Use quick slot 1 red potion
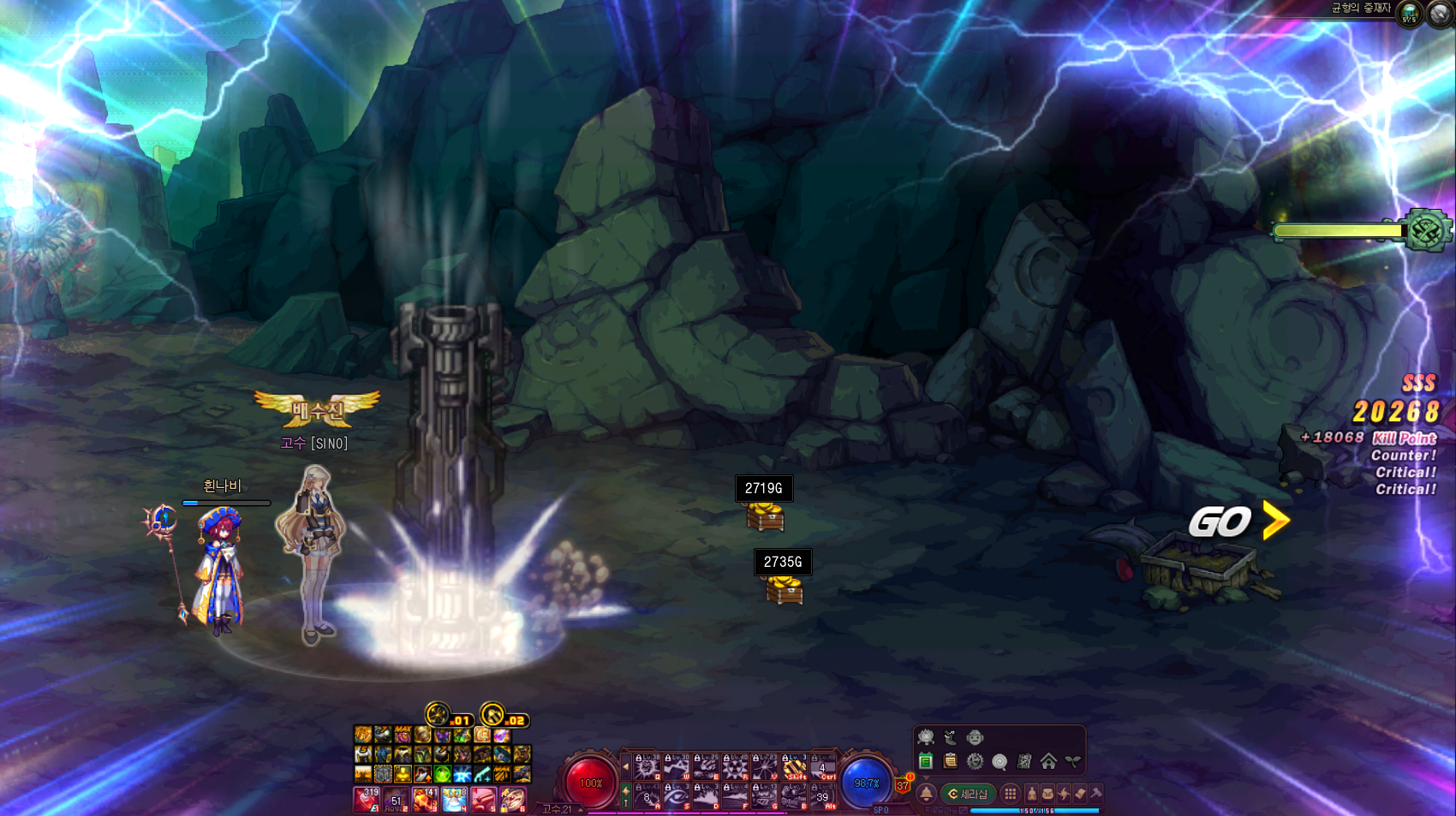The width and height of the screenshot is (1456, 816). (x=367, y=800)
